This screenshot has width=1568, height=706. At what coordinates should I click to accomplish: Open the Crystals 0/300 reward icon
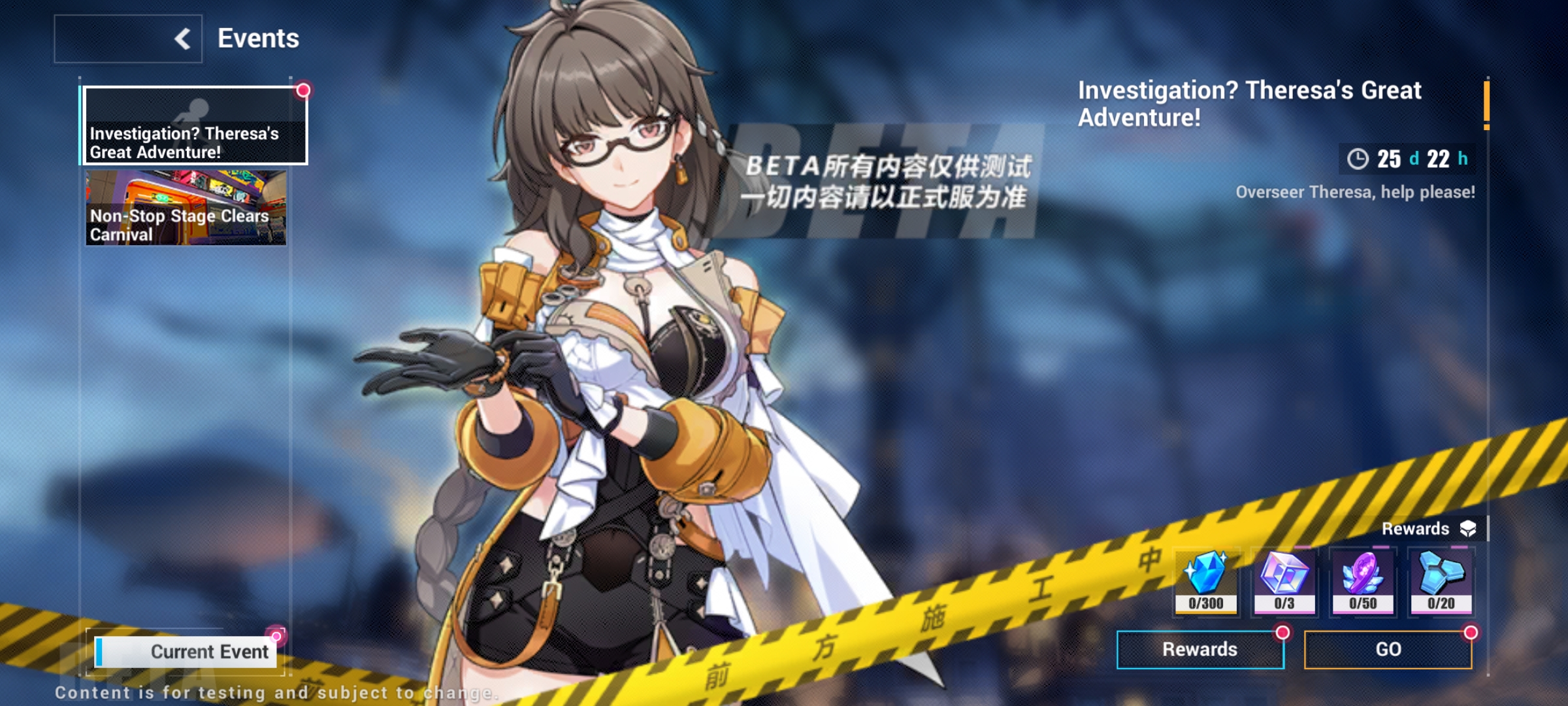tap(1208, 581)
